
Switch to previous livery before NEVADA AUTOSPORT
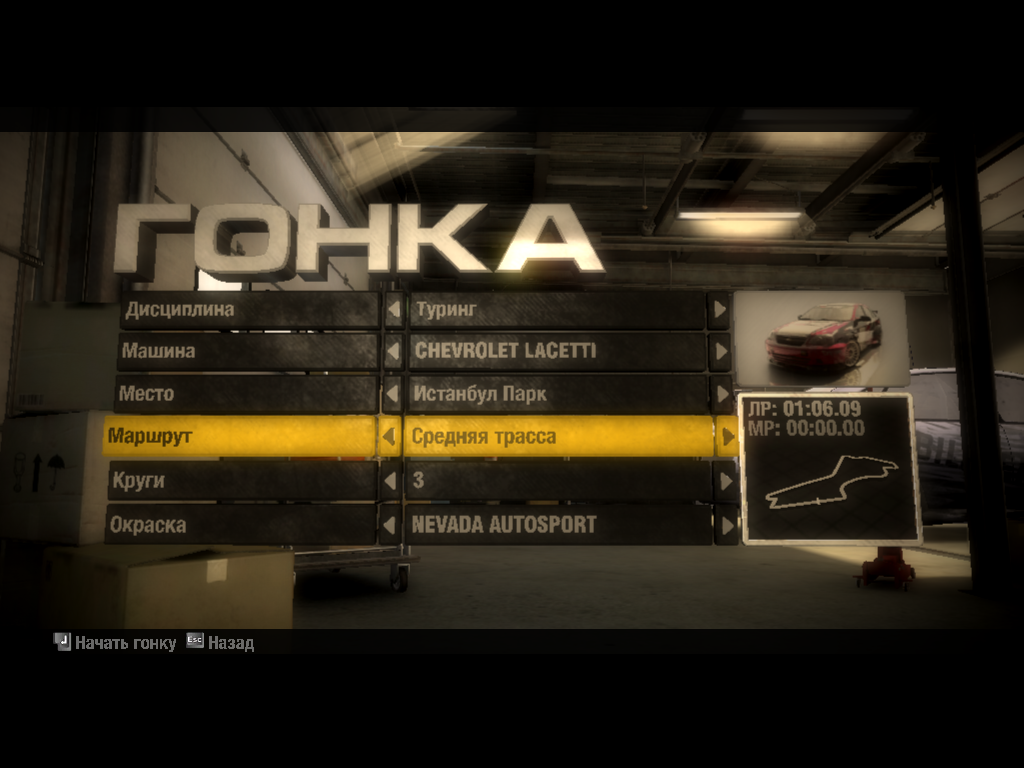(389, 524)
